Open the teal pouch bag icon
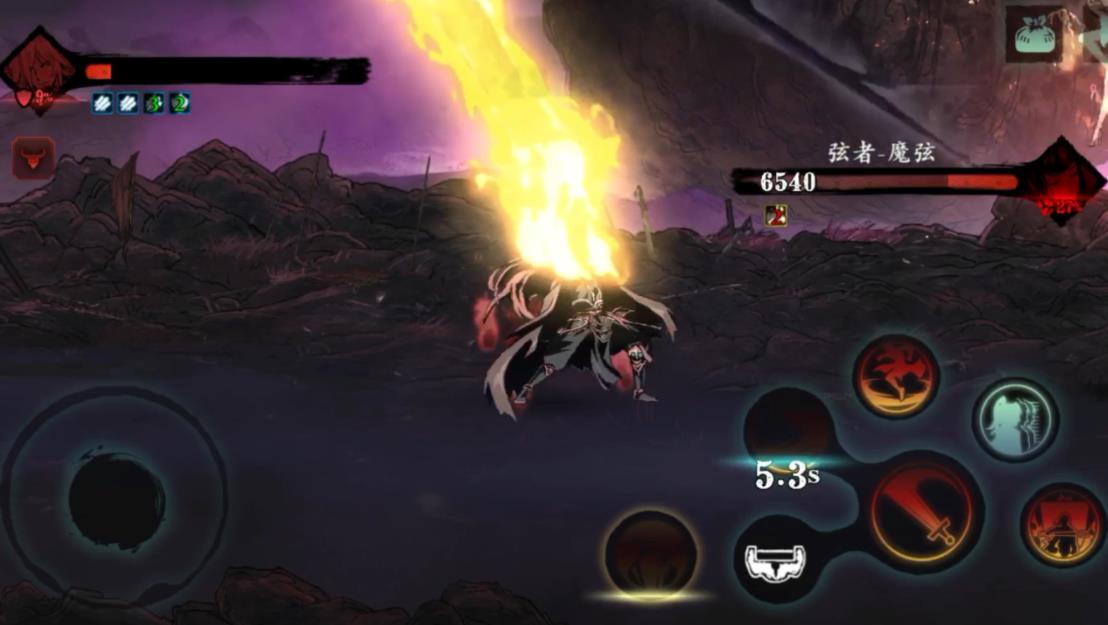Screen dimensions: 1108x625 tap(1034, 35)
